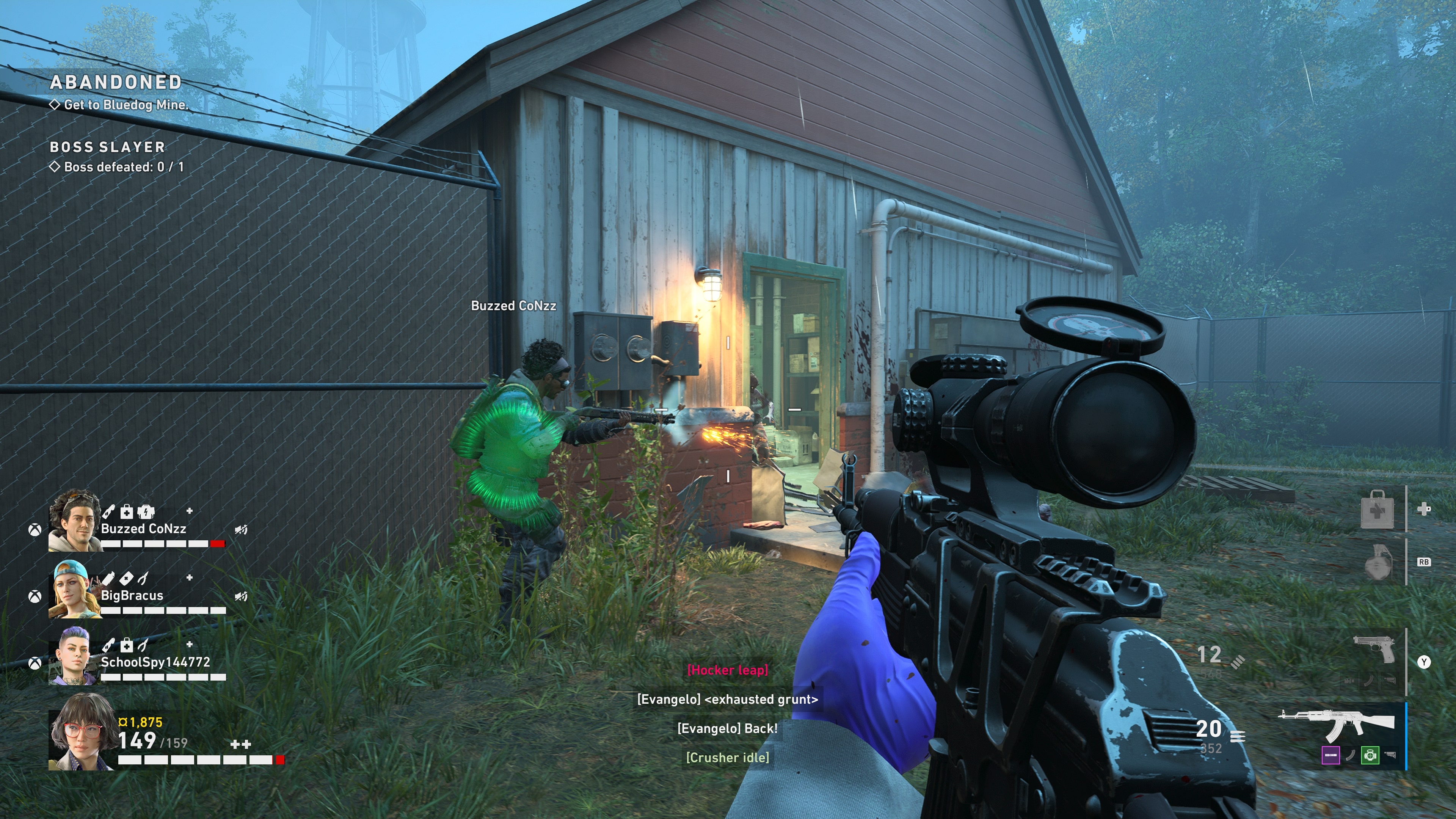Click the Get to Bluedog Mine objective

[x=125, y=105]
